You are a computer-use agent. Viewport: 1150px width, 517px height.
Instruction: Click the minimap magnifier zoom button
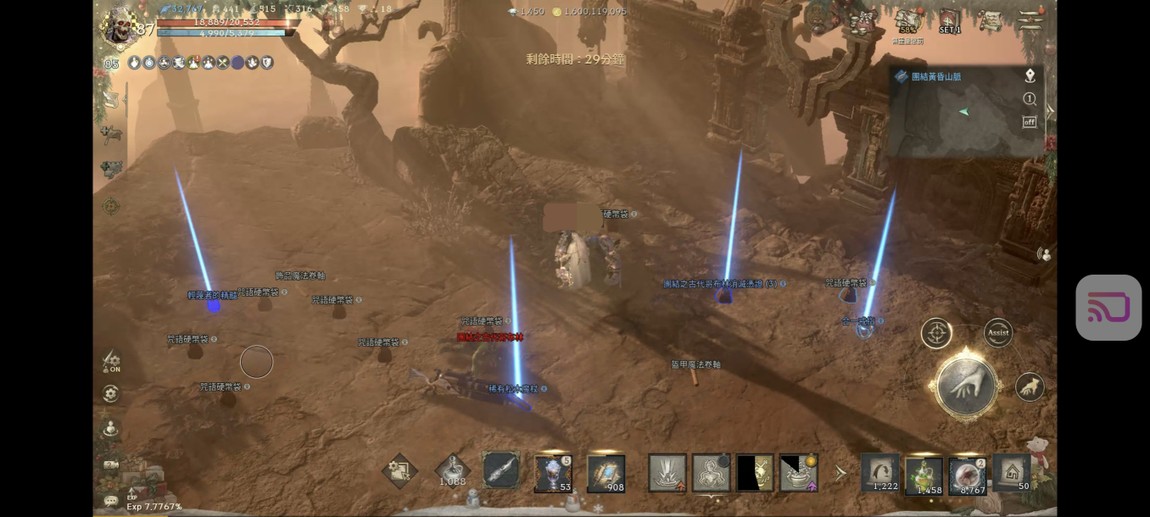tap(1029, 99)
